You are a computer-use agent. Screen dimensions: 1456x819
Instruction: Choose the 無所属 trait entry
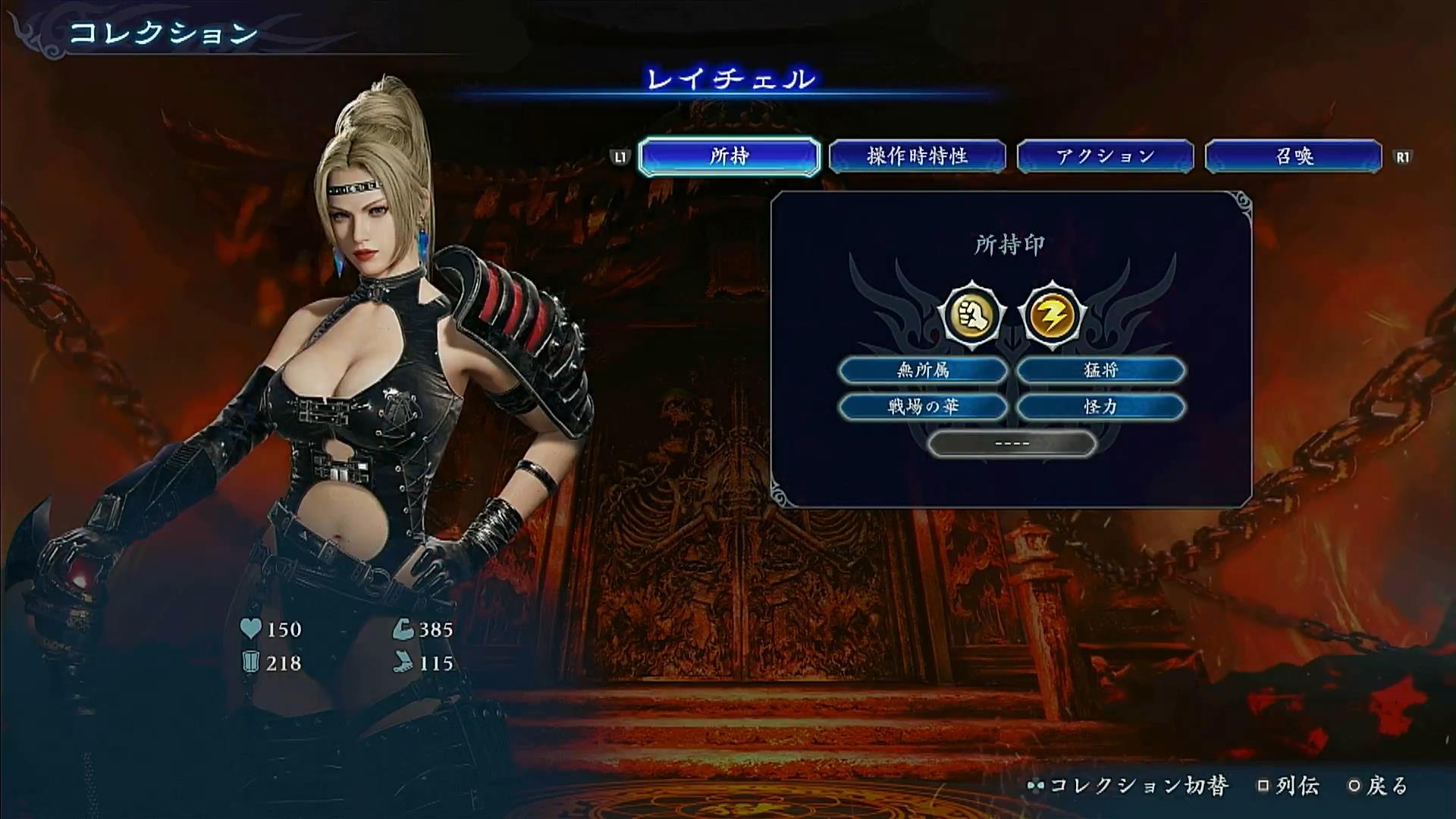coord(923,370)
